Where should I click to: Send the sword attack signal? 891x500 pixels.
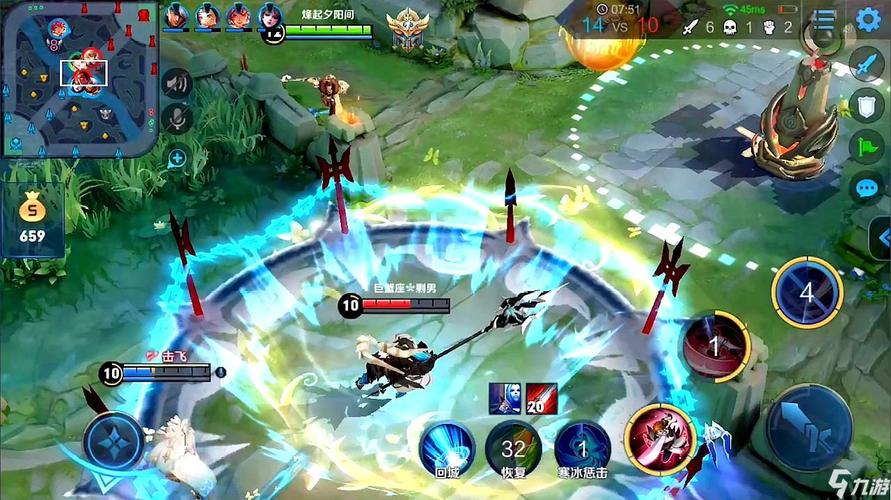click(866, 64)
